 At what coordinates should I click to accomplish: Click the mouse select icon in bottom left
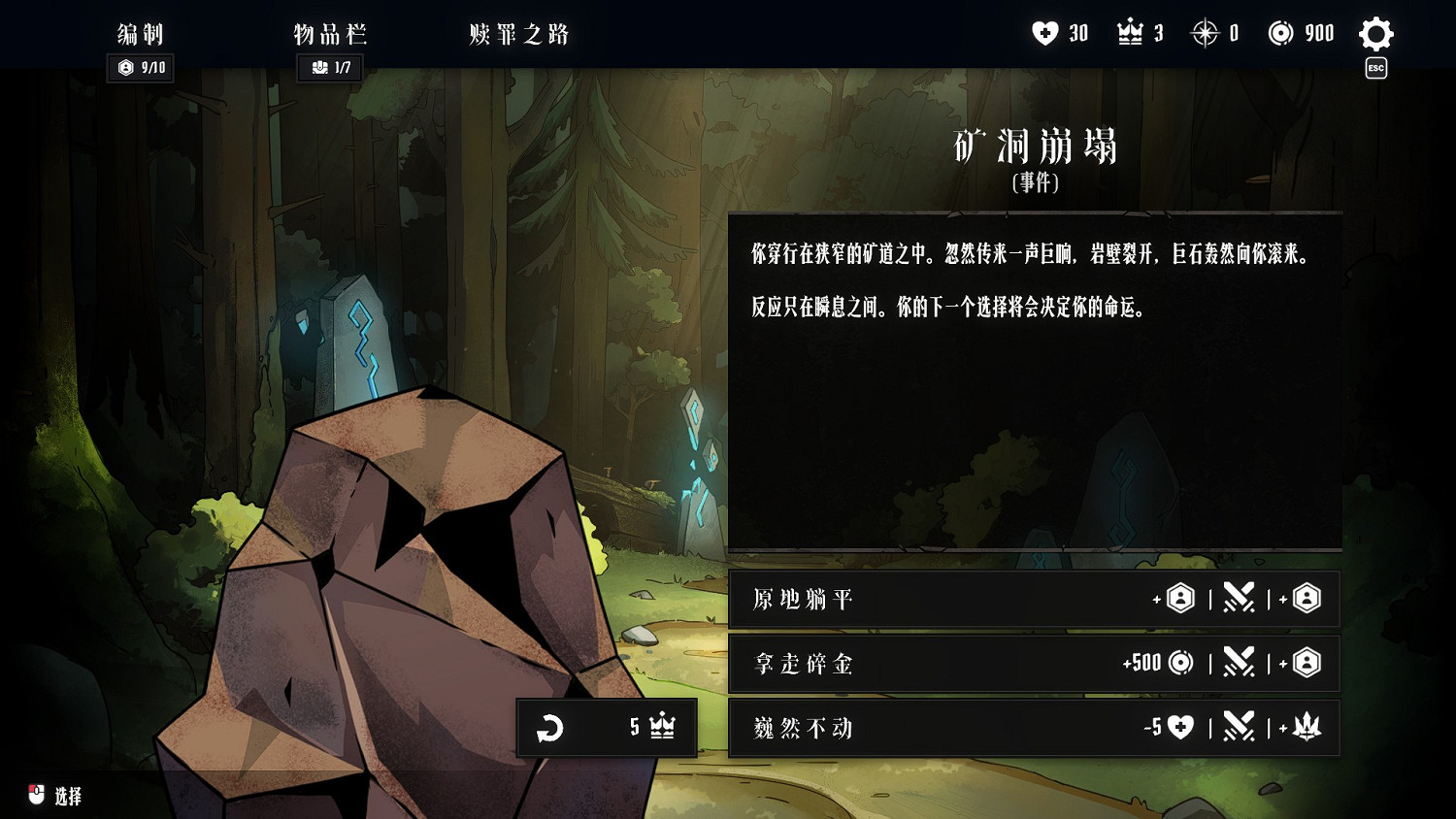point(36,794)
